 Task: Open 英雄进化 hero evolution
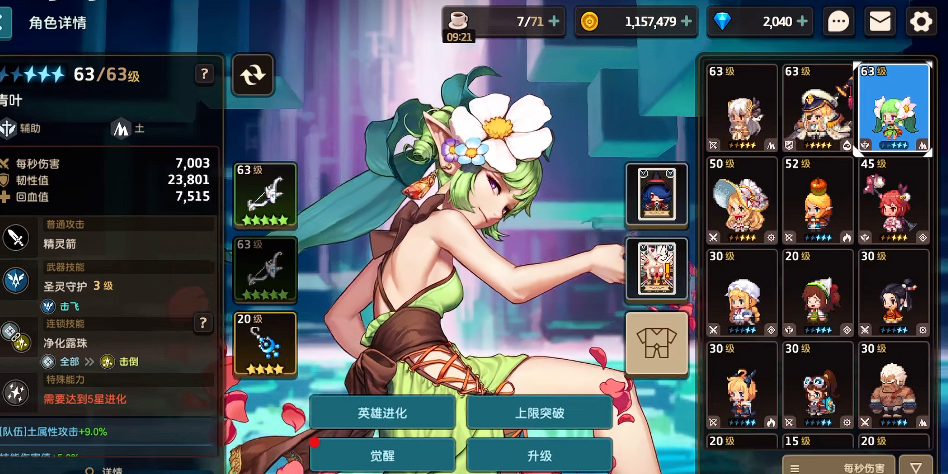[x=381, y=412]
